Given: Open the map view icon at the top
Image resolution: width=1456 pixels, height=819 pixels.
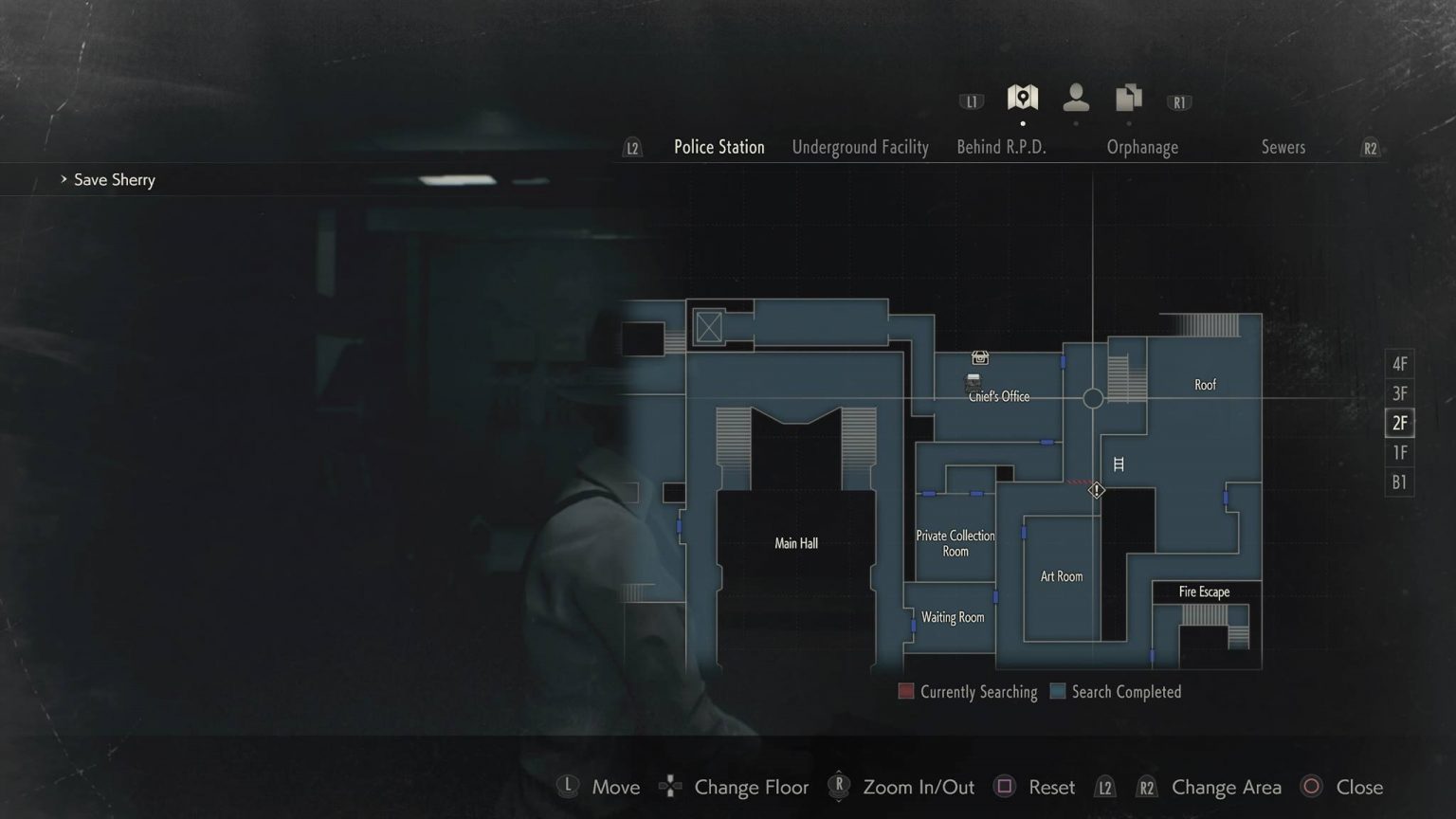Looking at the screenshot, I should click(x=1023, y=97).
